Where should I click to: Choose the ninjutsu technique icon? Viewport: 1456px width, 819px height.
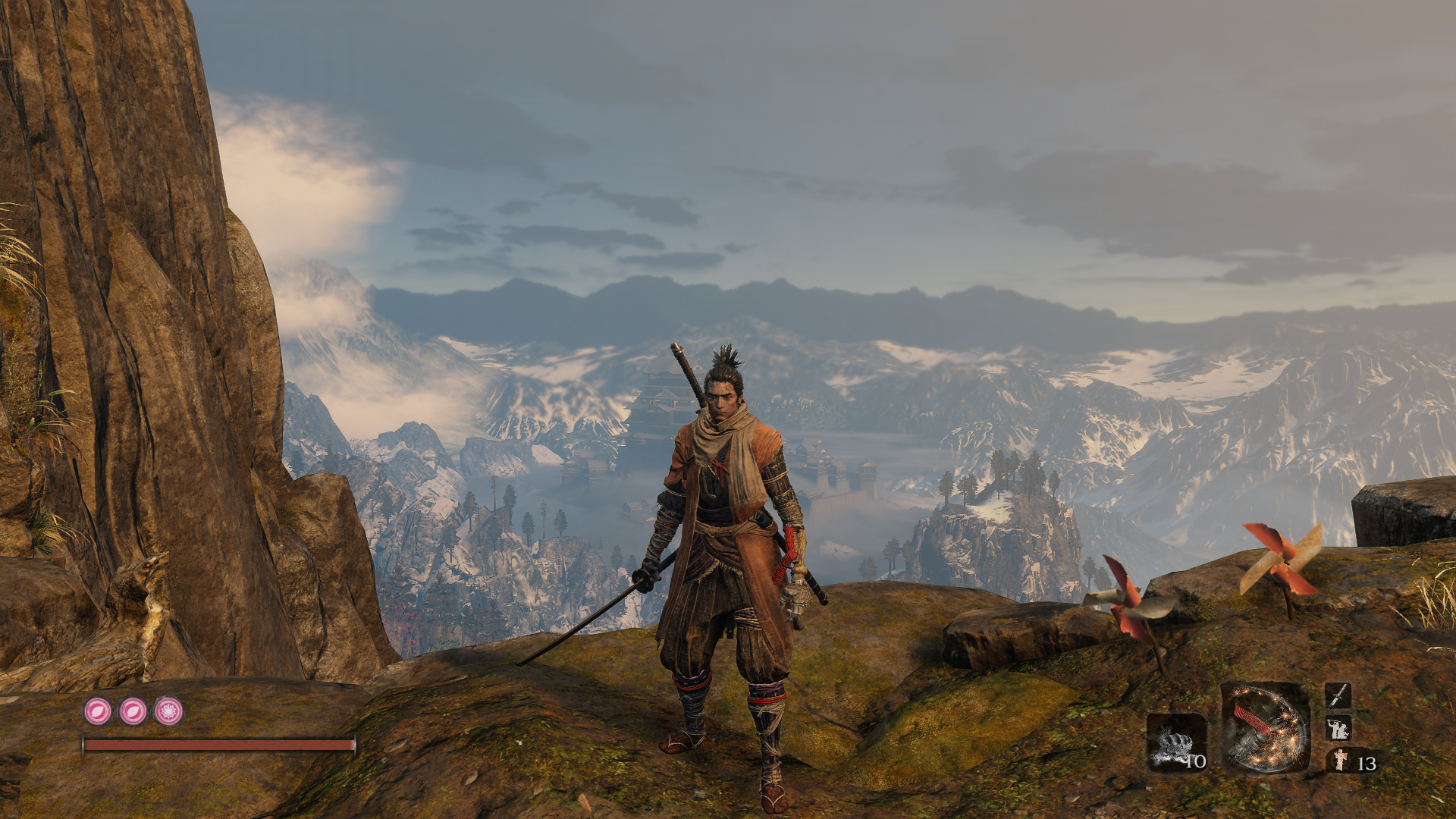tap(1338, 728)
